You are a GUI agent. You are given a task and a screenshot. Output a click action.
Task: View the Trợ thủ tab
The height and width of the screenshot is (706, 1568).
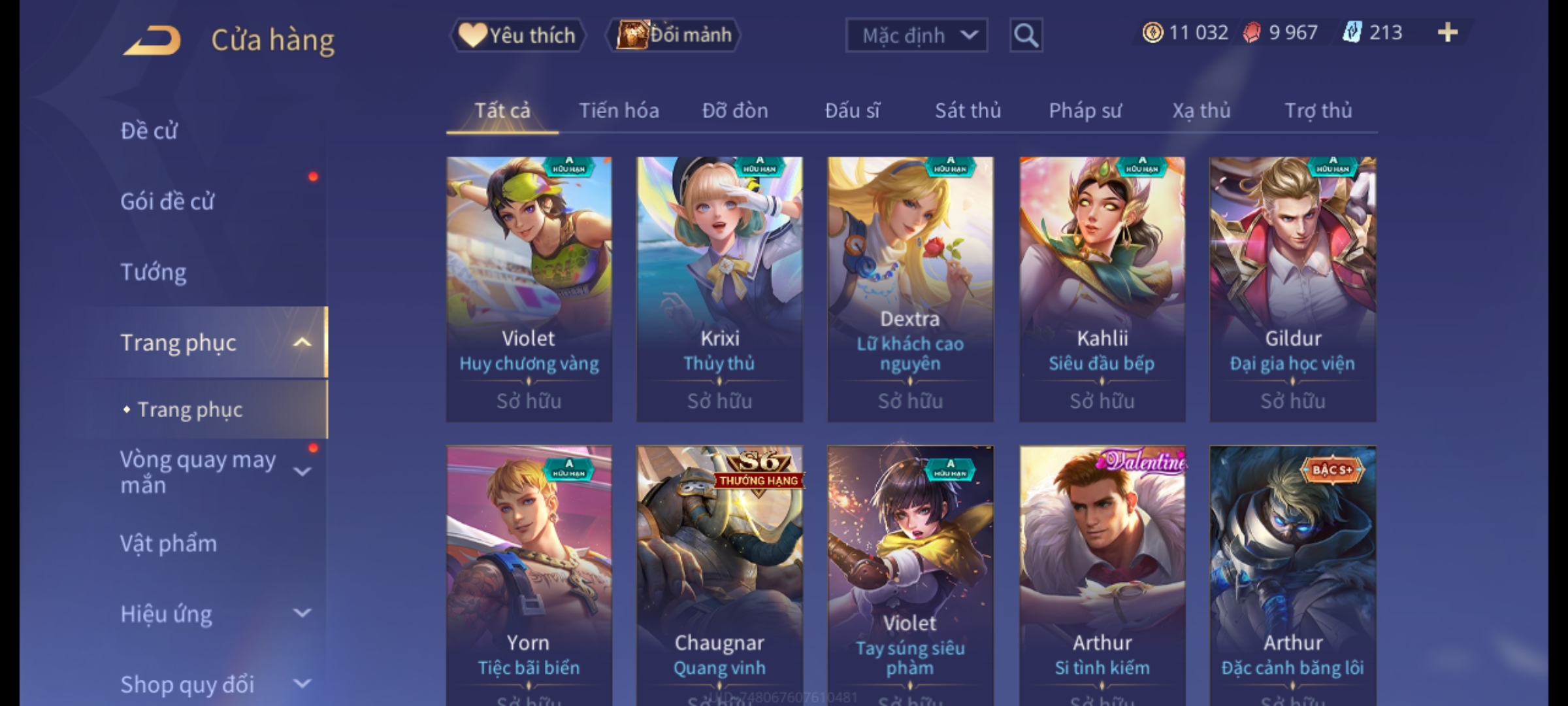[1318, 110]
